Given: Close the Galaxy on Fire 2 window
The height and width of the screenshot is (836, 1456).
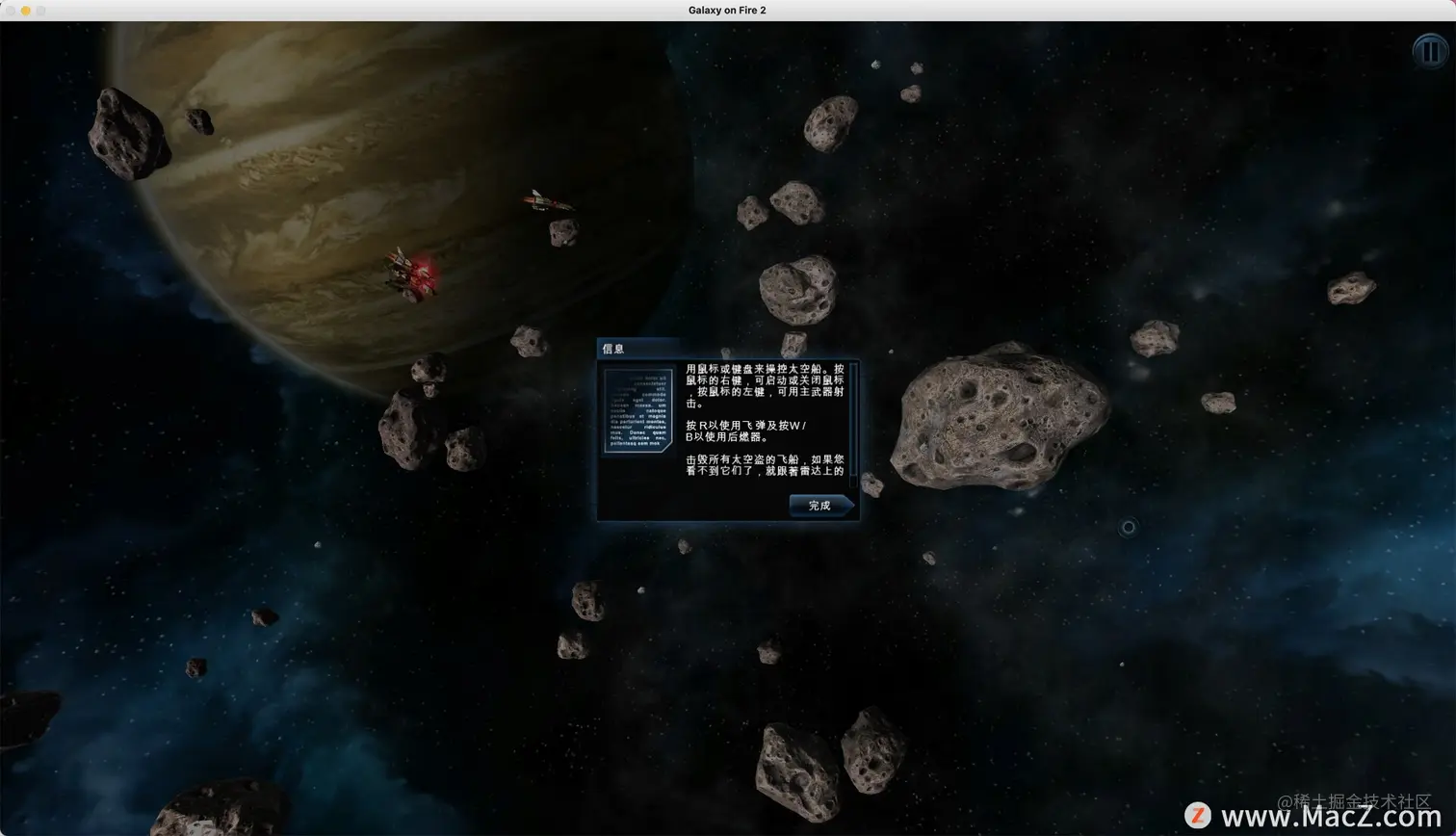Looking at the screenshot, I should (x=11, y=11).
